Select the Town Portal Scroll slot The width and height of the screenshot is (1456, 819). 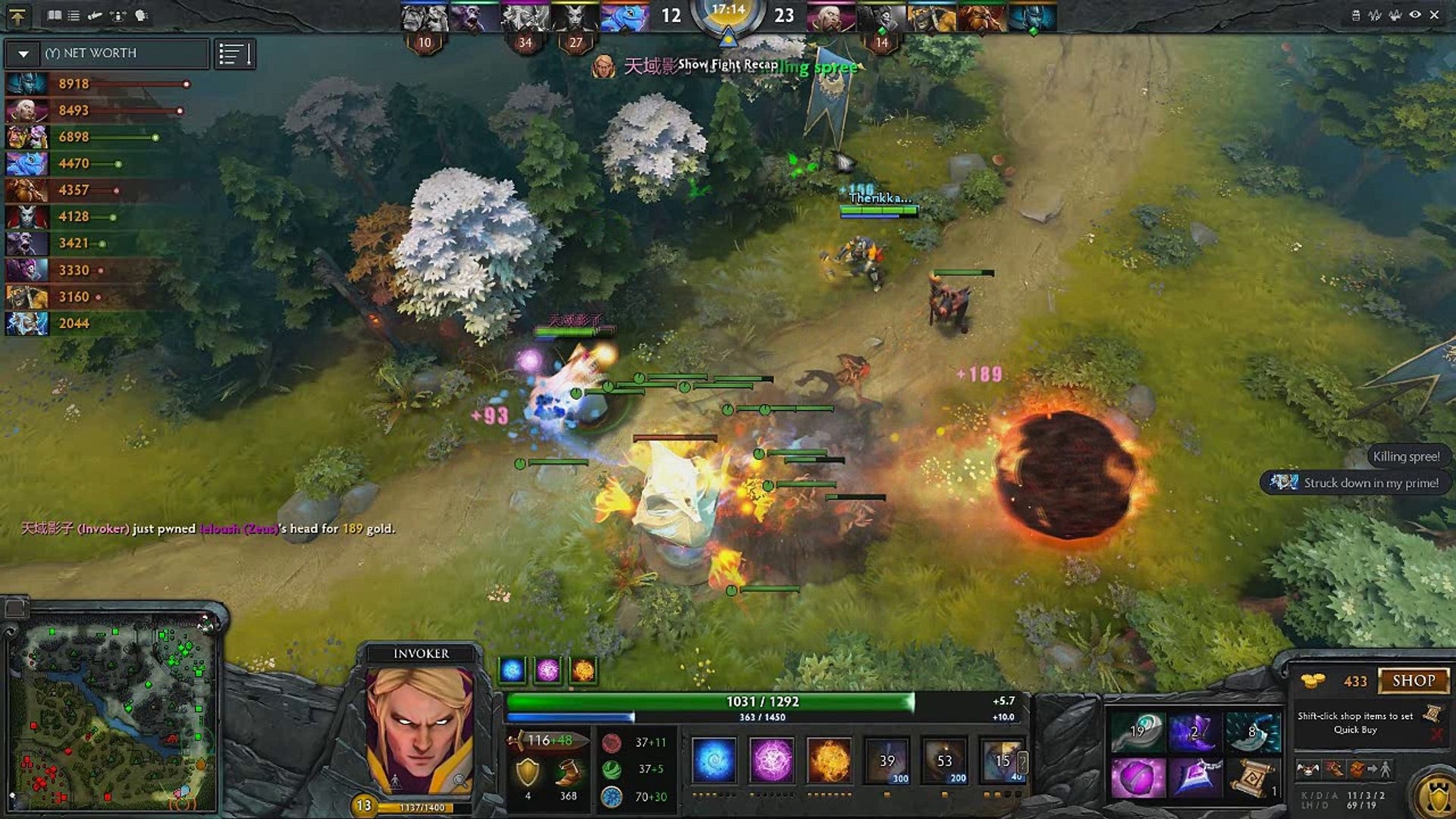tap(1252, 779)
